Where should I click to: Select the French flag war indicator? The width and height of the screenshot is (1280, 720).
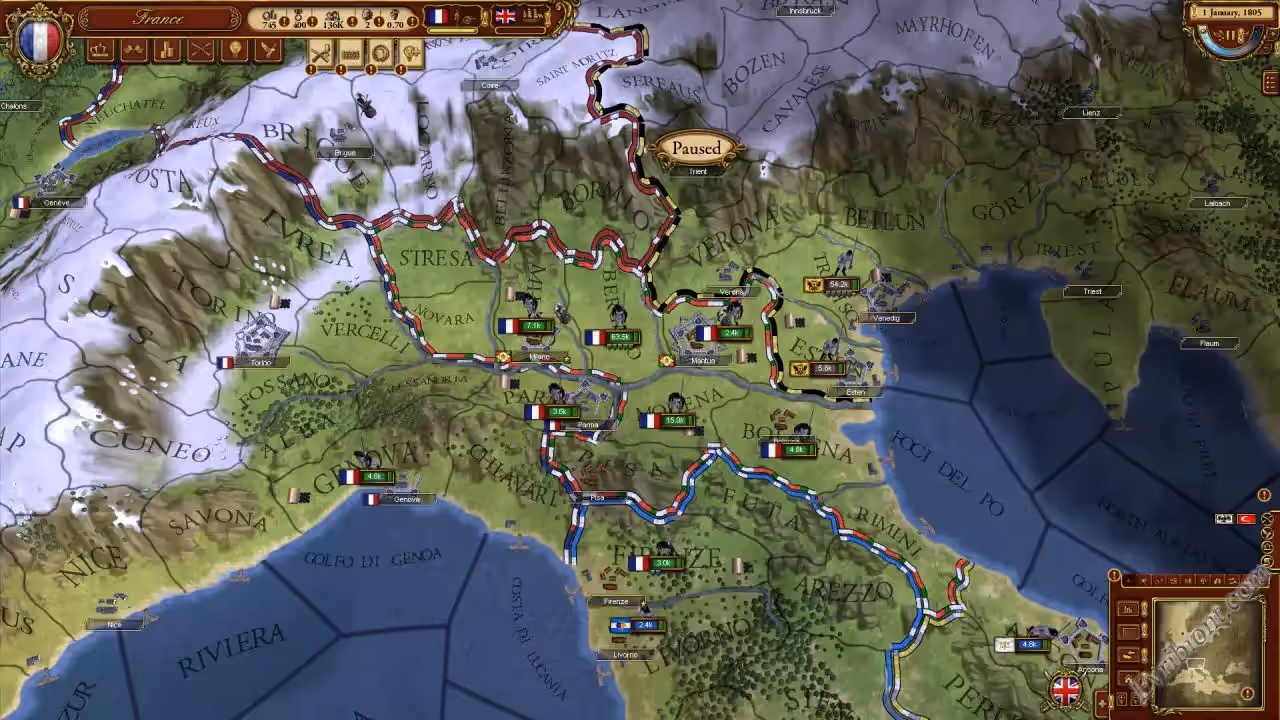[438, 16]
